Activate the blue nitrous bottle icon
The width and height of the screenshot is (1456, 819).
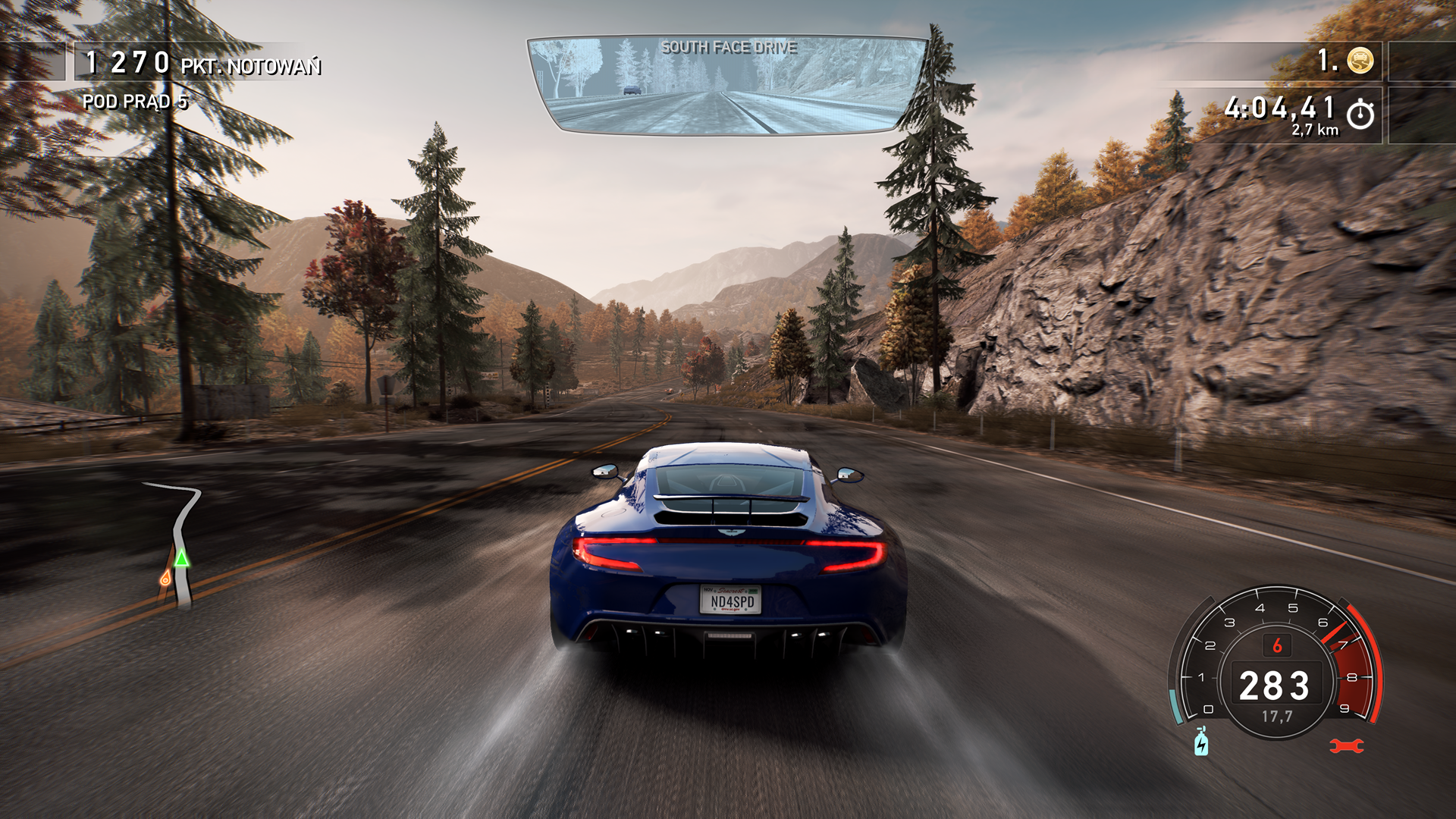click(1201, 742)
